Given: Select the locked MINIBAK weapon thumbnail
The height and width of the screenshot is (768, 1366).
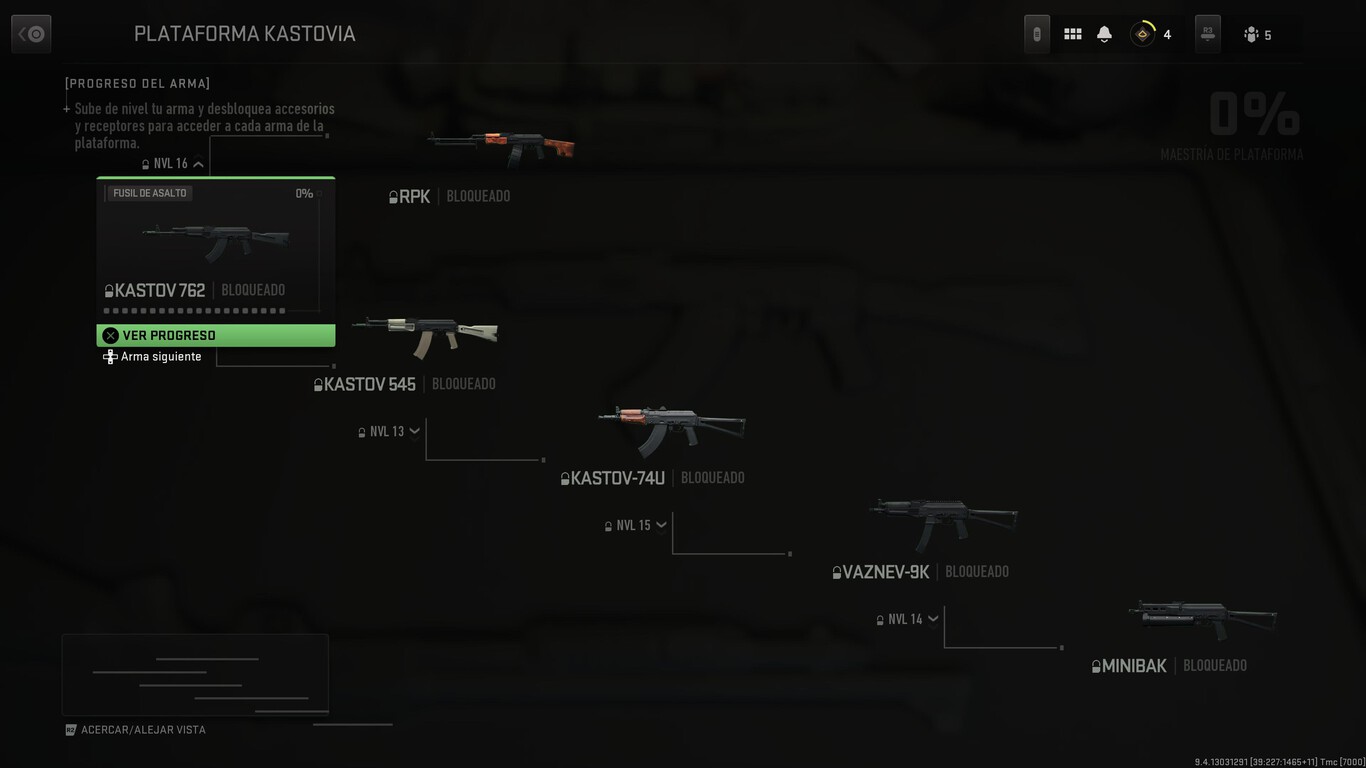Looking at the screenshot, I should [x=1201, y=616].
